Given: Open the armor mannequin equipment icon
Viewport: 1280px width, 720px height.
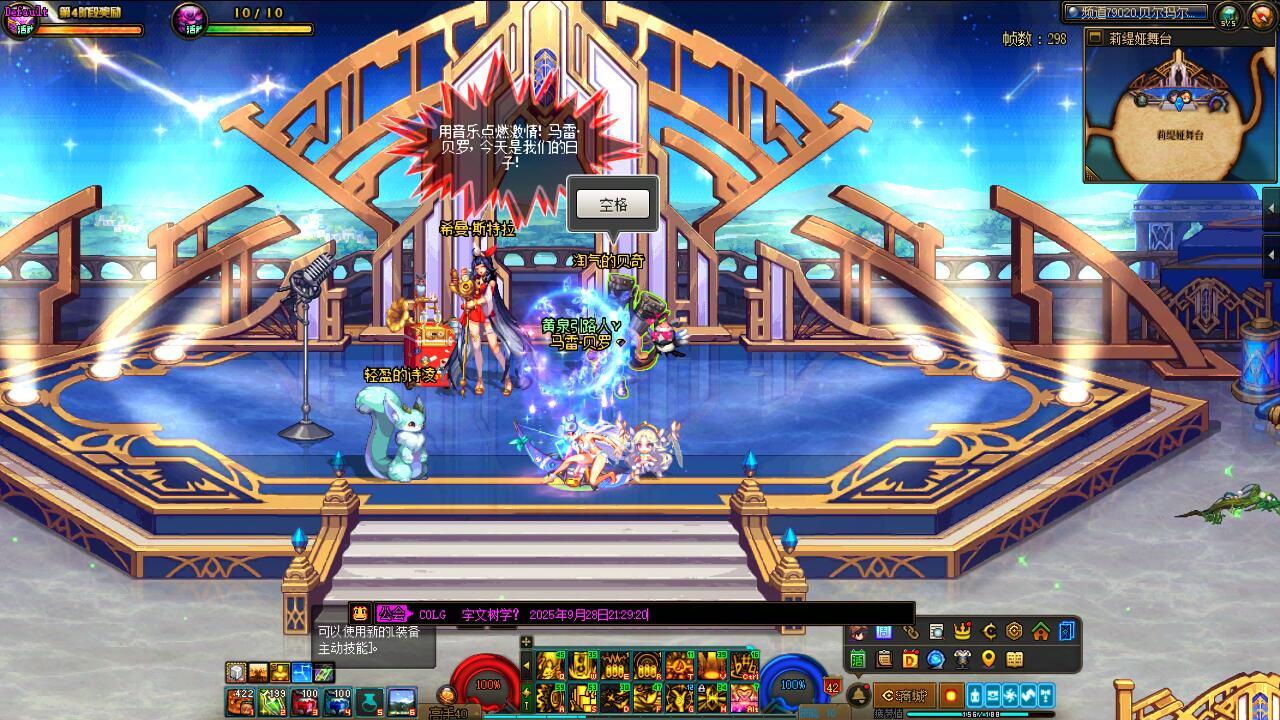Looking at the screenshot, I should tap(962, 659).
